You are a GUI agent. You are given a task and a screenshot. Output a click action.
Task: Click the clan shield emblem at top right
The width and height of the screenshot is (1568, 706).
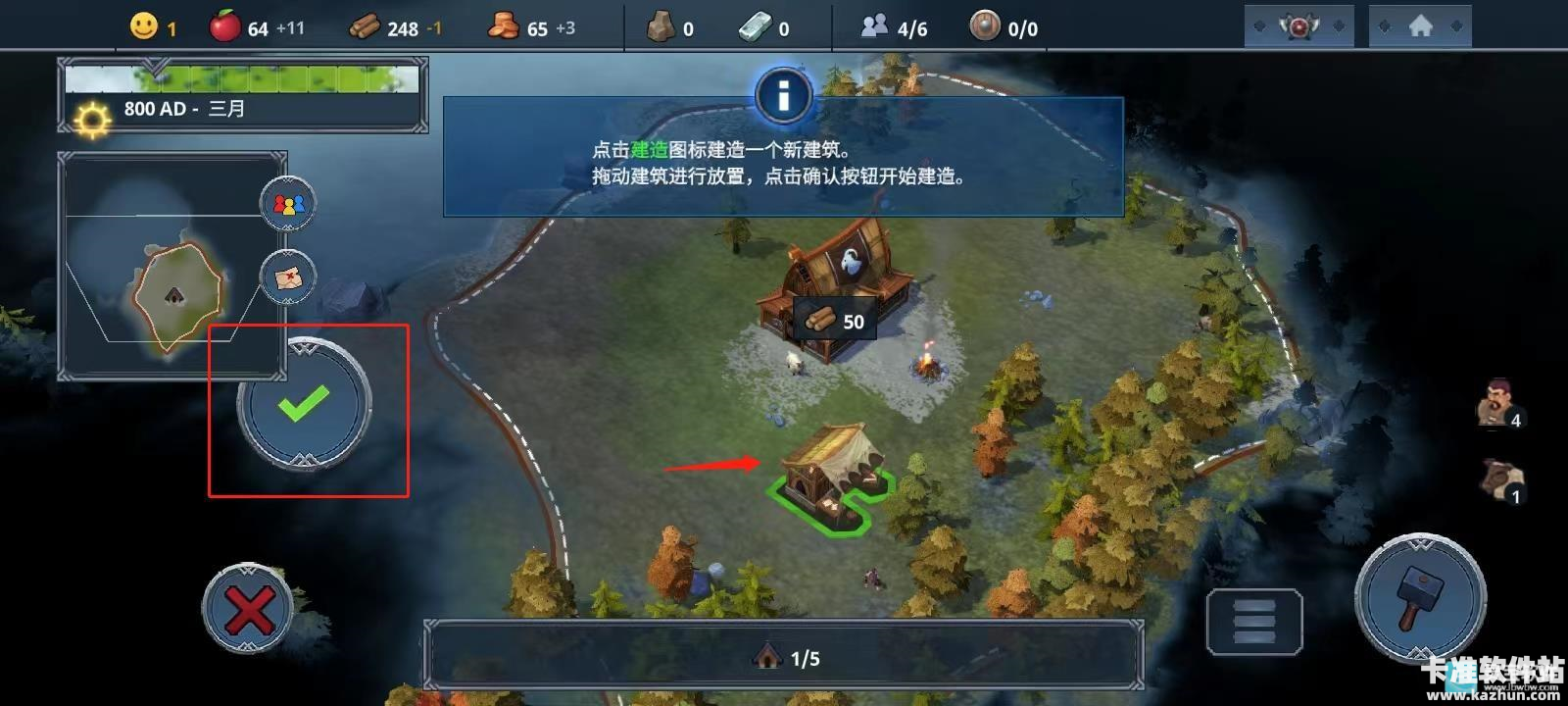tap(1298, 25)
